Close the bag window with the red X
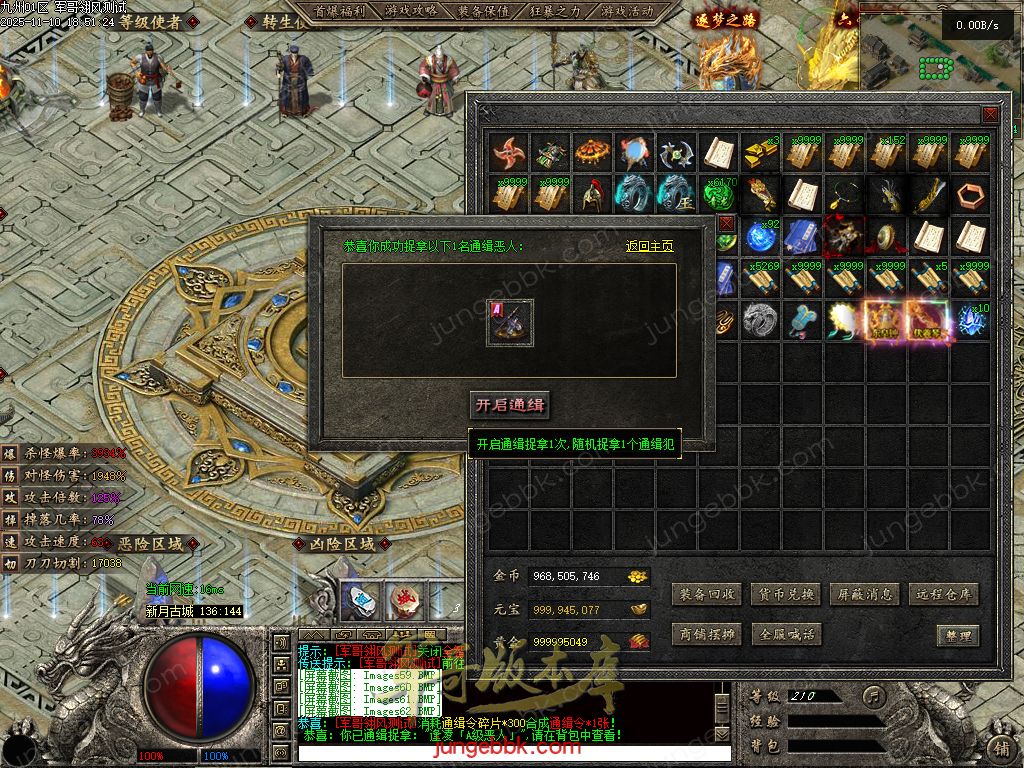The image size is (1024, 768). (990, 114)
